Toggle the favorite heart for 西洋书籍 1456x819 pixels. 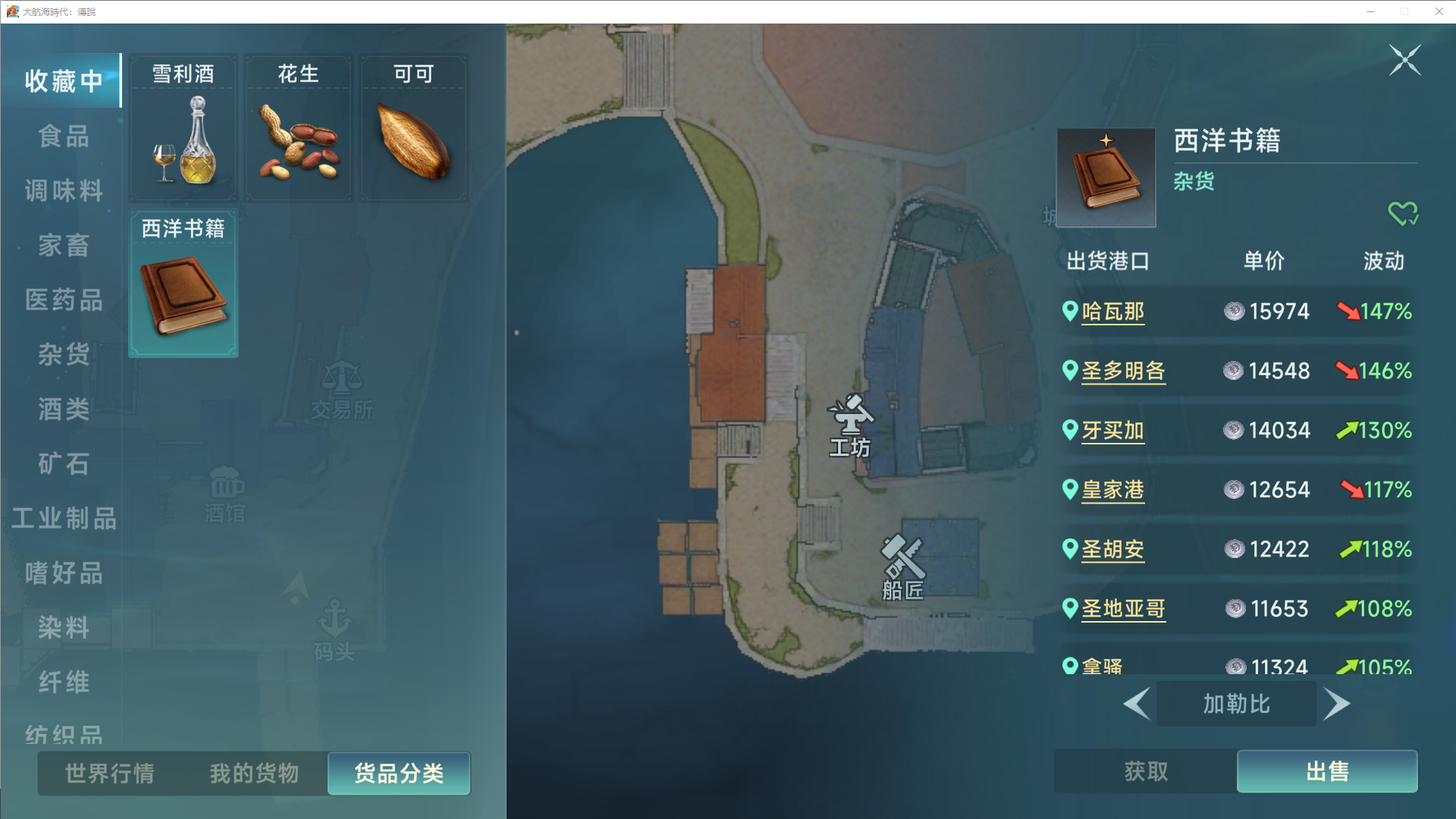click(x=1403, y=213)
